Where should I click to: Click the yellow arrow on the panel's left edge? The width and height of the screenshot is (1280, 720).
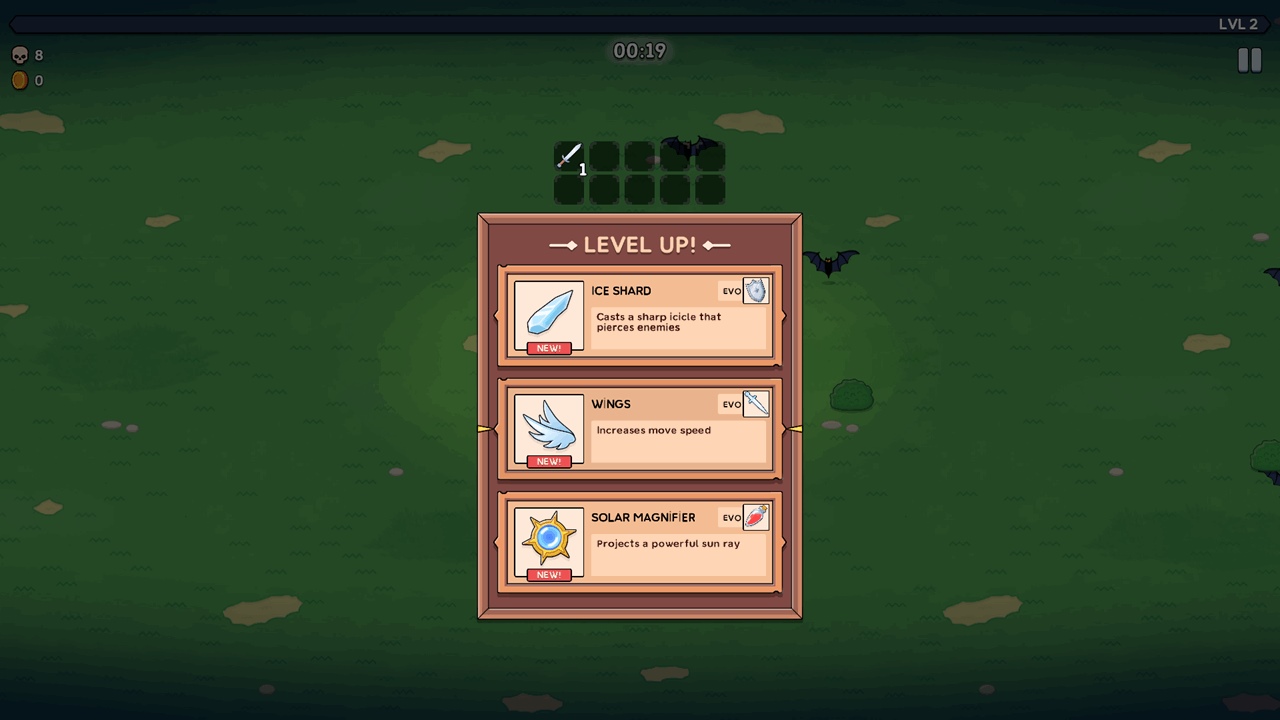(x=485, y=428)
